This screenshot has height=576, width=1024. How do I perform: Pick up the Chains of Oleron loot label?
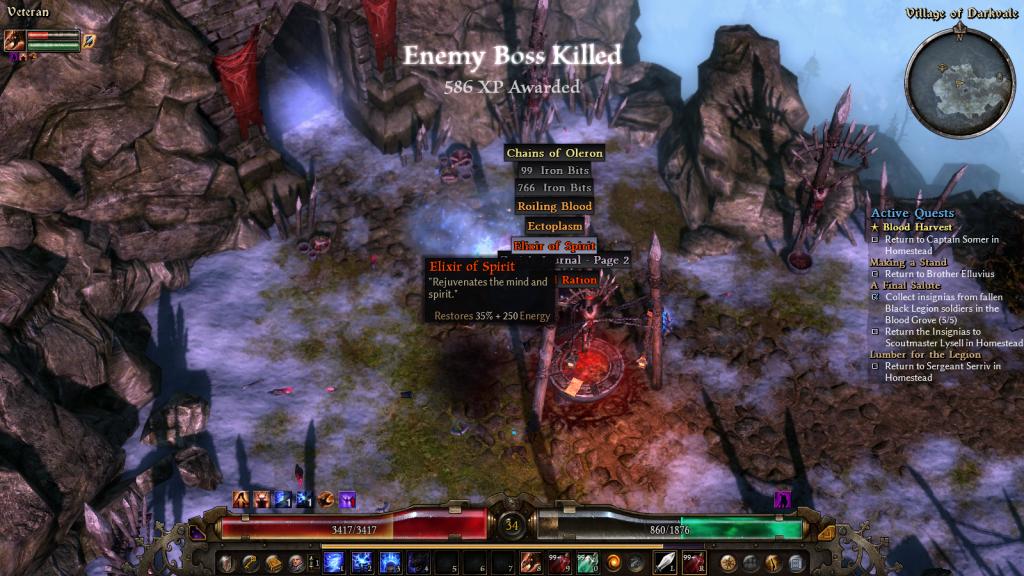[554, 153]
